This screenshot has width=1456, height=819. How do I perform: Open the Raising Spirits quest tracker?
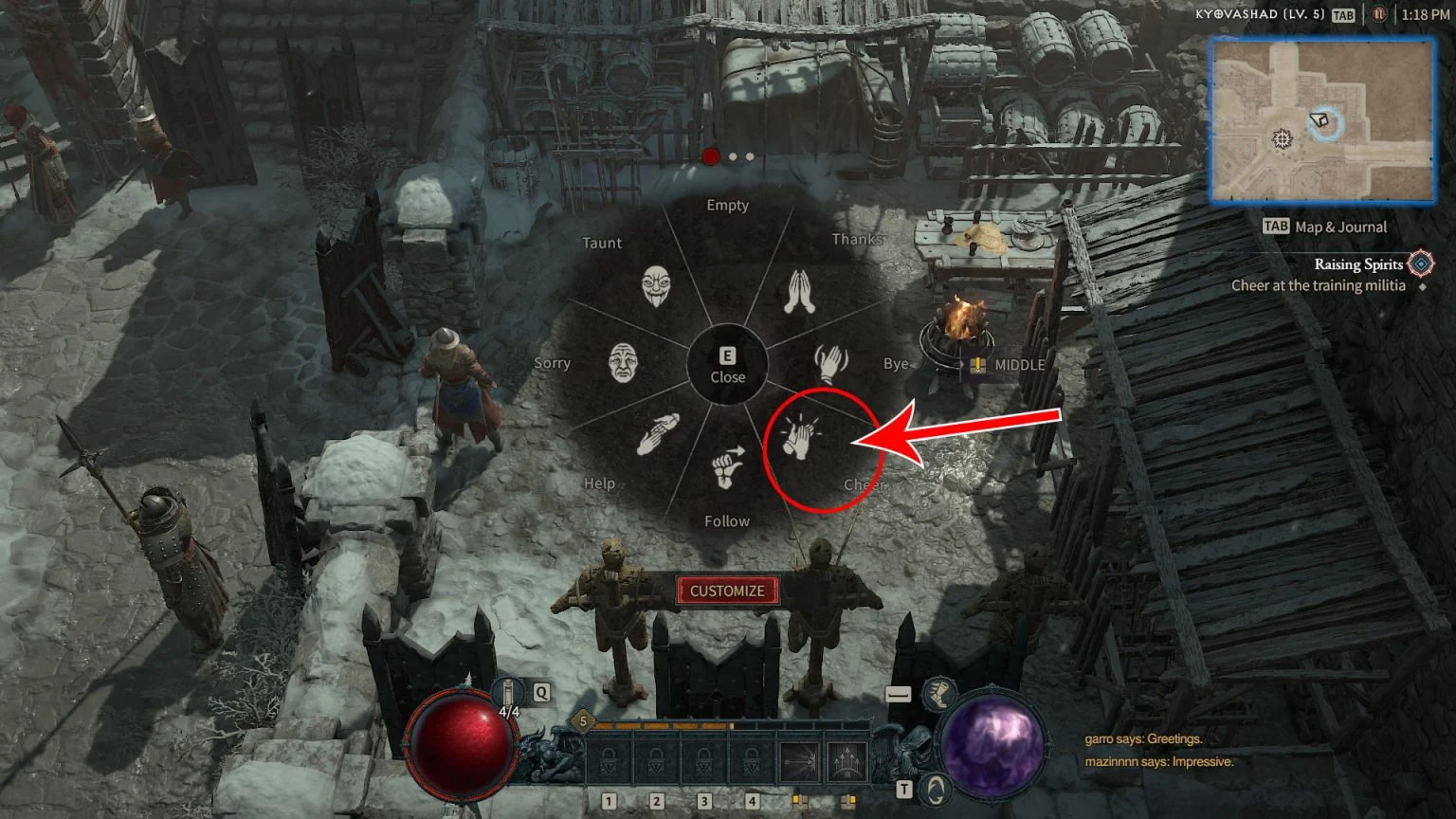1357,264
